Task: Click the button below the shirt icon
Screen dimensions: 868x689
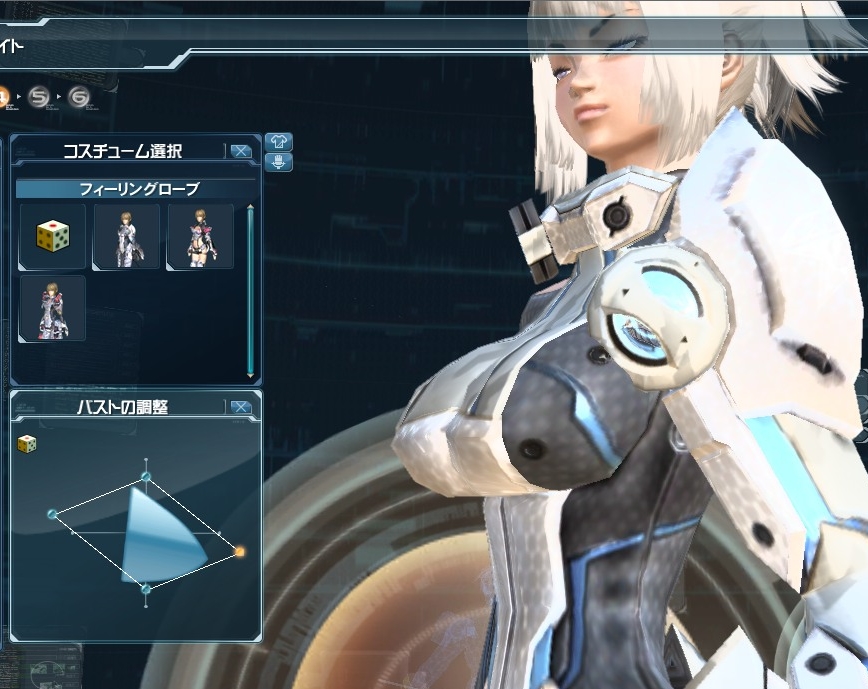Action: click(x=279, y=162)
